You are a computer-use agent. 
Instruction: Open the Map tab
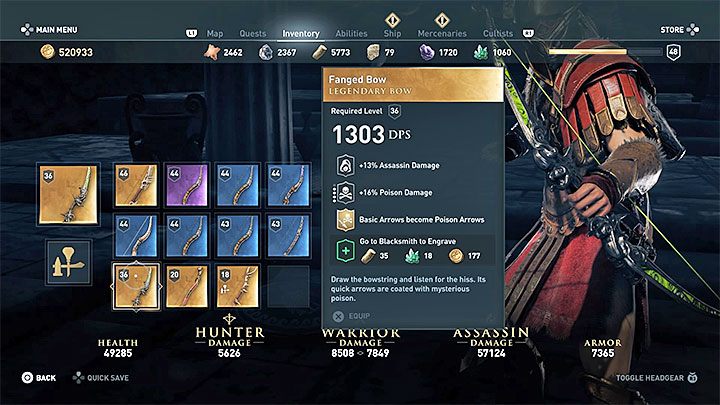pyautogui.click(x=214, y=33)
